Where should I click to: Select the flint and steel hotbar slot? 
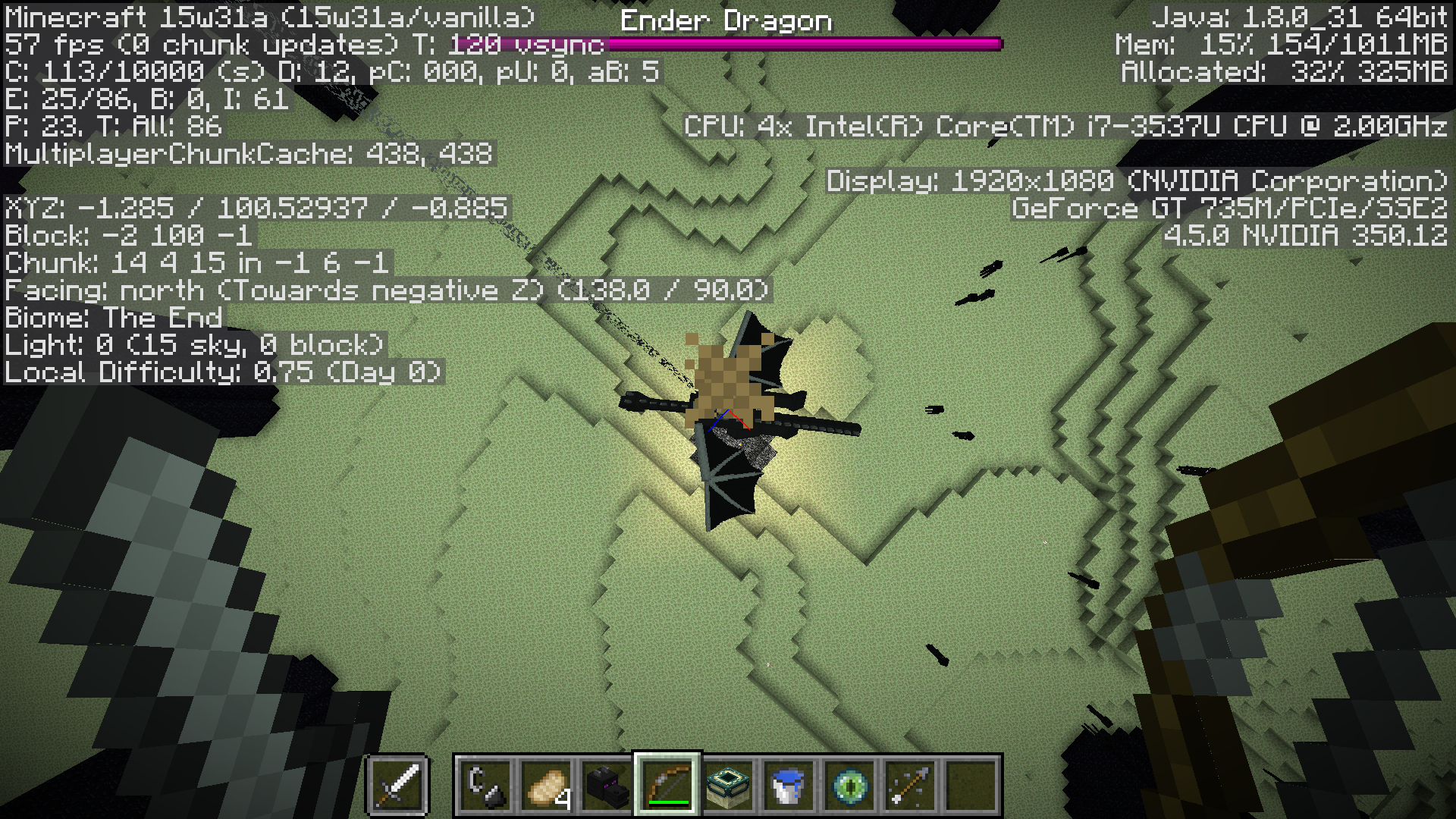pos(485,786)
